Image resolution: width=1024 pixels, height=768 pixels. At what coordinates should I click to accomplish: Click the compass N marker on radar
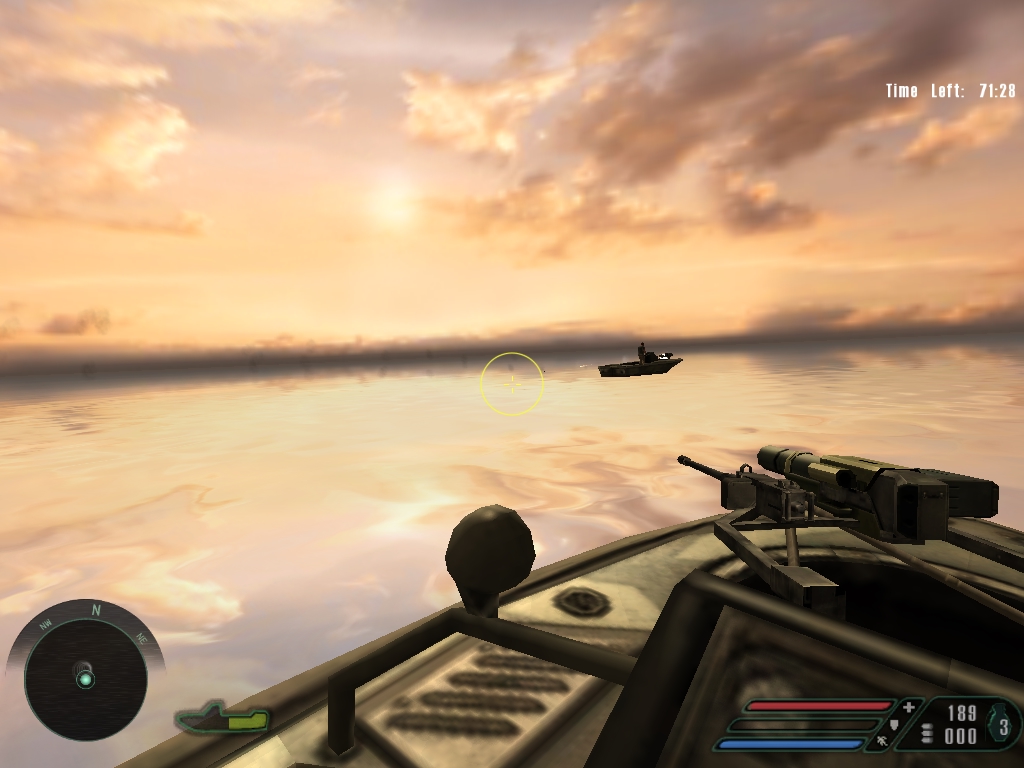pos(96,609)
